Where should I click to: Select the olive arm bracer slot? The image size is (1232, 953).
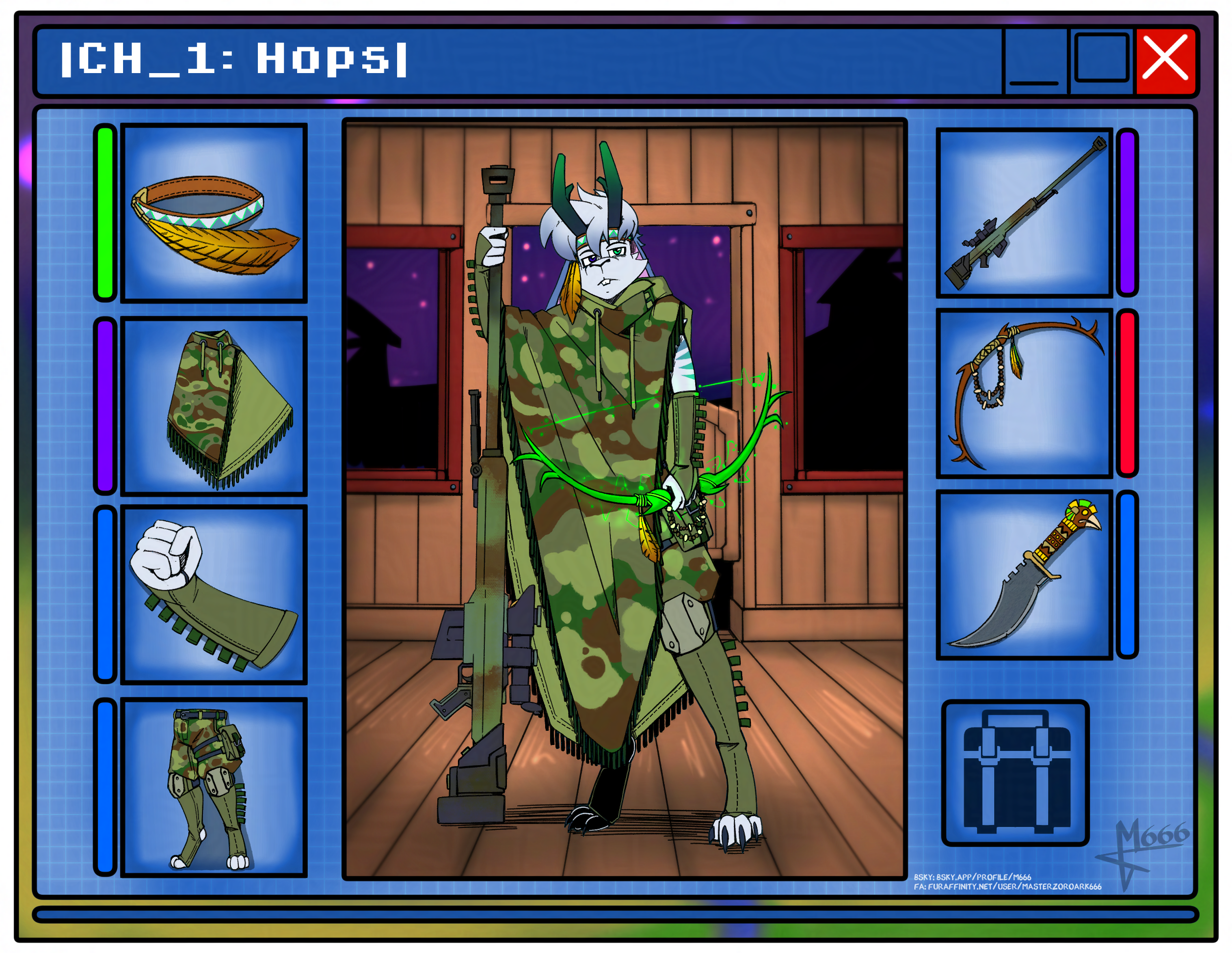214,595
